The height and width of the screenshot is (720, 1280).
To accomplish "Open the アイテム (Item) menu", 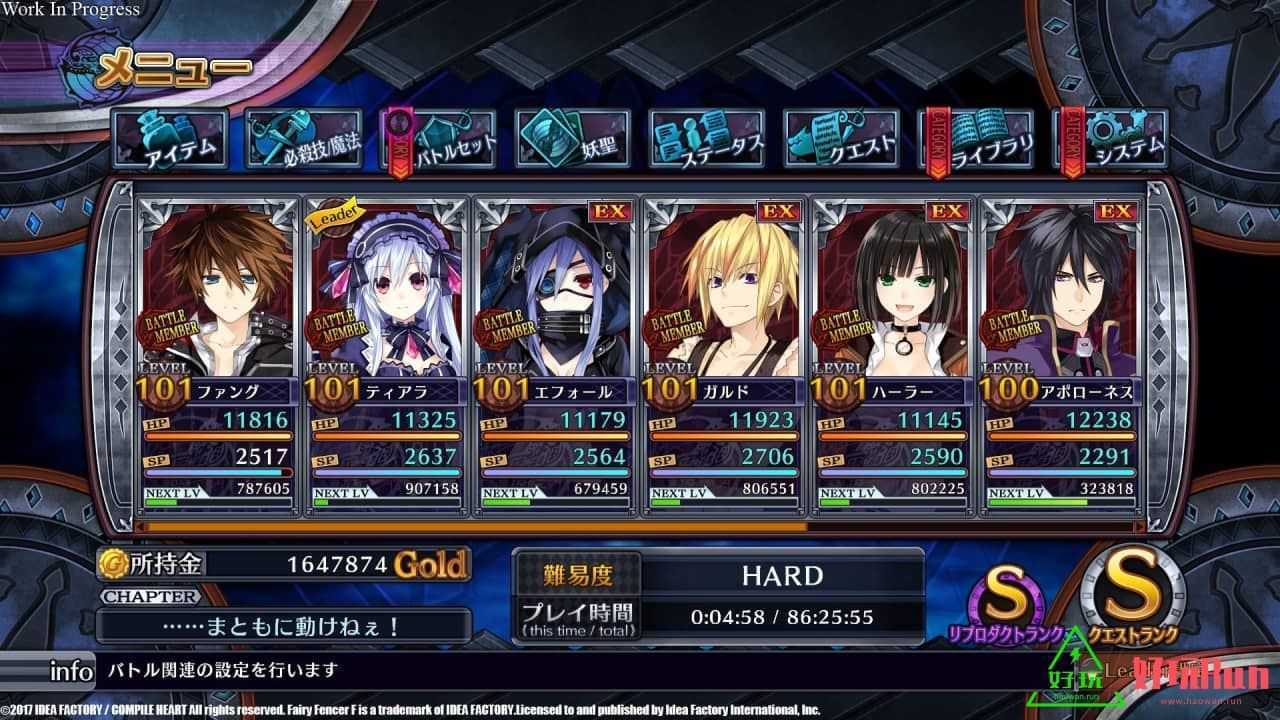I will tap(171, 139).
